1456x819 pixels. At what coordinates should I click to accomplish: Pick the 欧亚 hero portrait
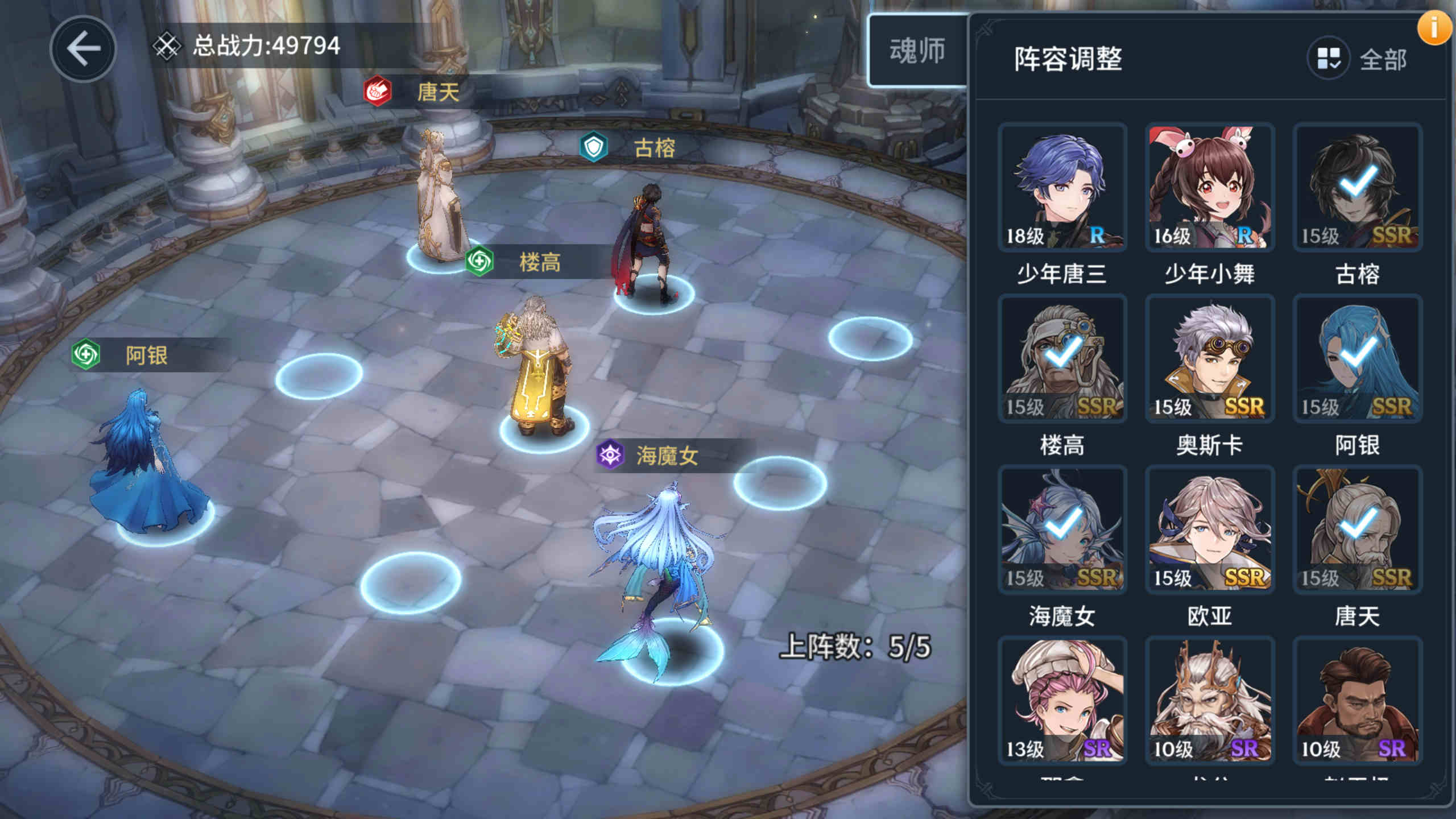click(x=1210, y=529)
